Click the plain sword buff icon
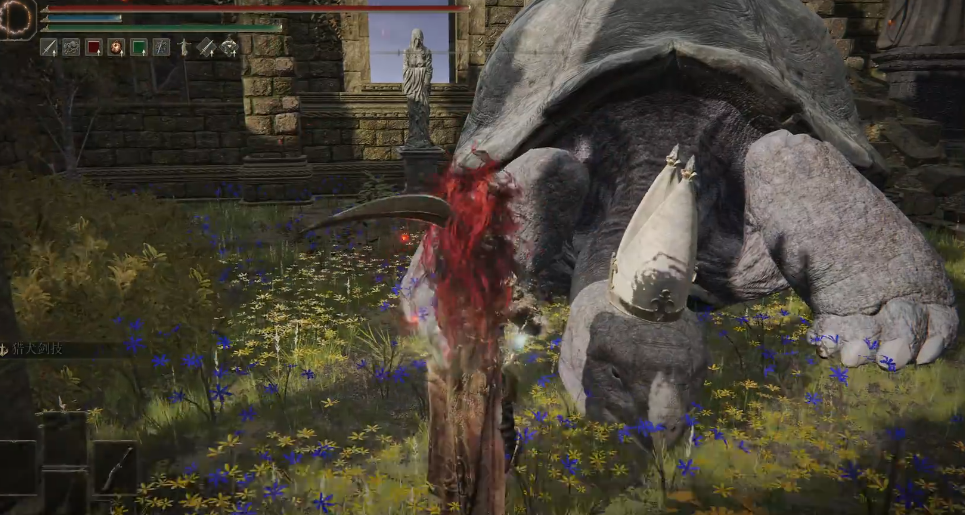 [48, 47]
